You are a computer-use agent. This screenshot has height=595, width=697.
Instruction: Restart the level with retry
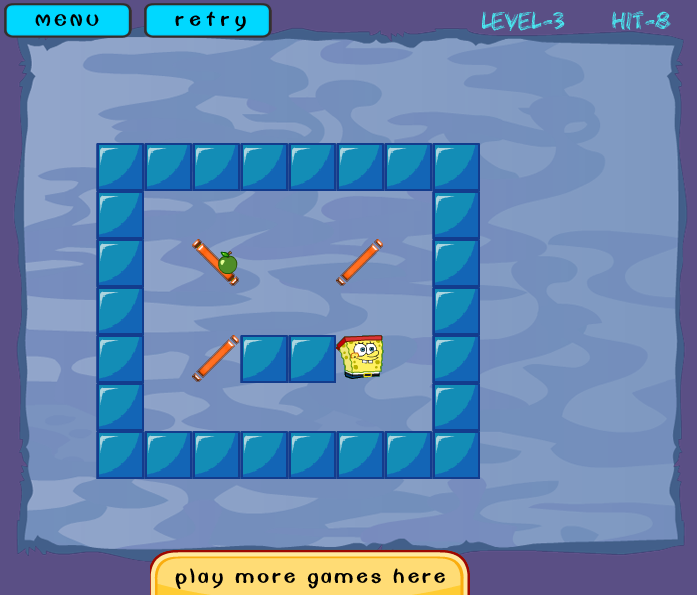pos(208,20)
